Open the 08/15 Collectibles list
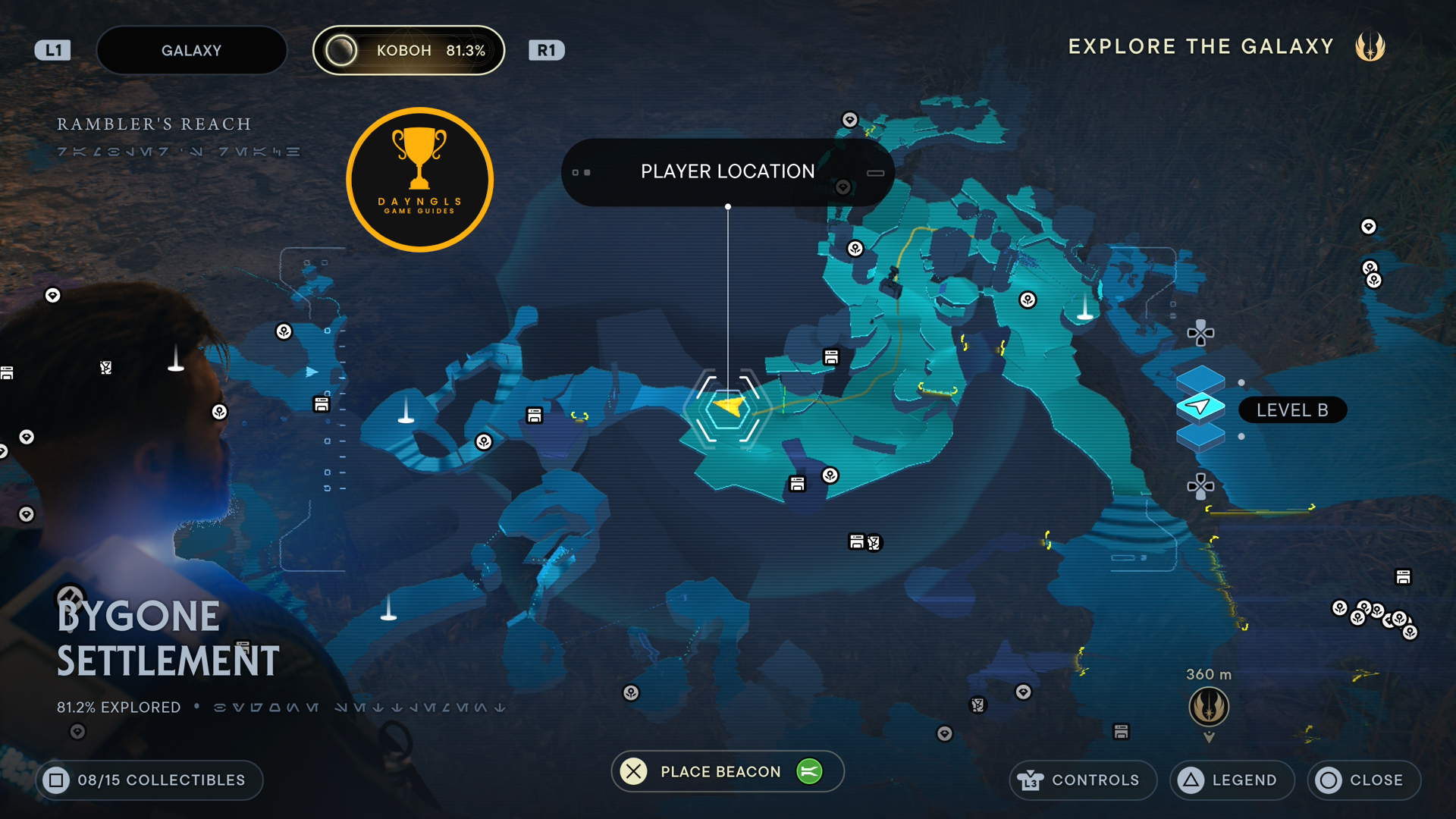The width and height of the screenshot is (1456, 819). point(149,780)
